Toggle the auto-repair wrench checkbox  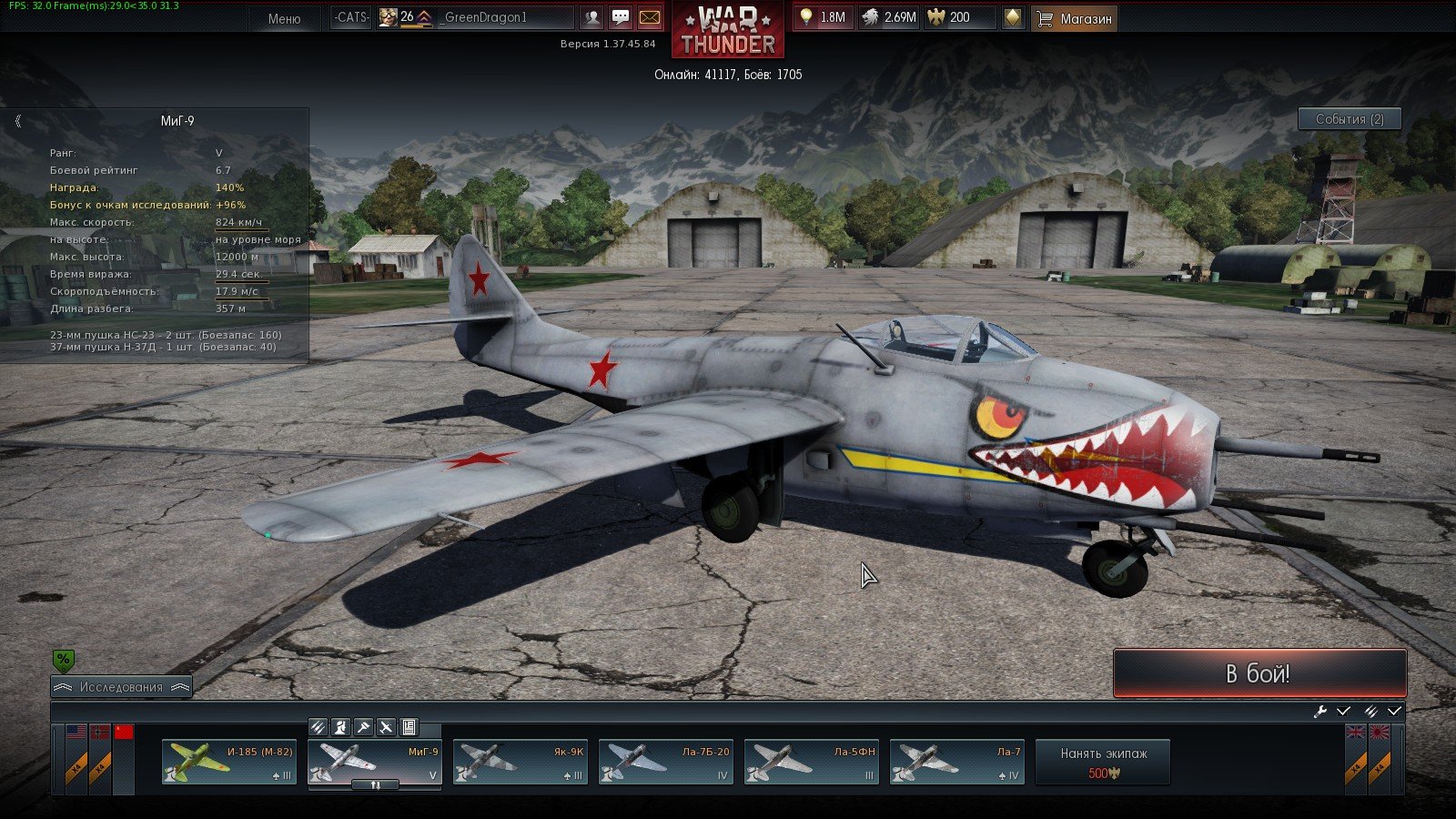point(1343,712)
